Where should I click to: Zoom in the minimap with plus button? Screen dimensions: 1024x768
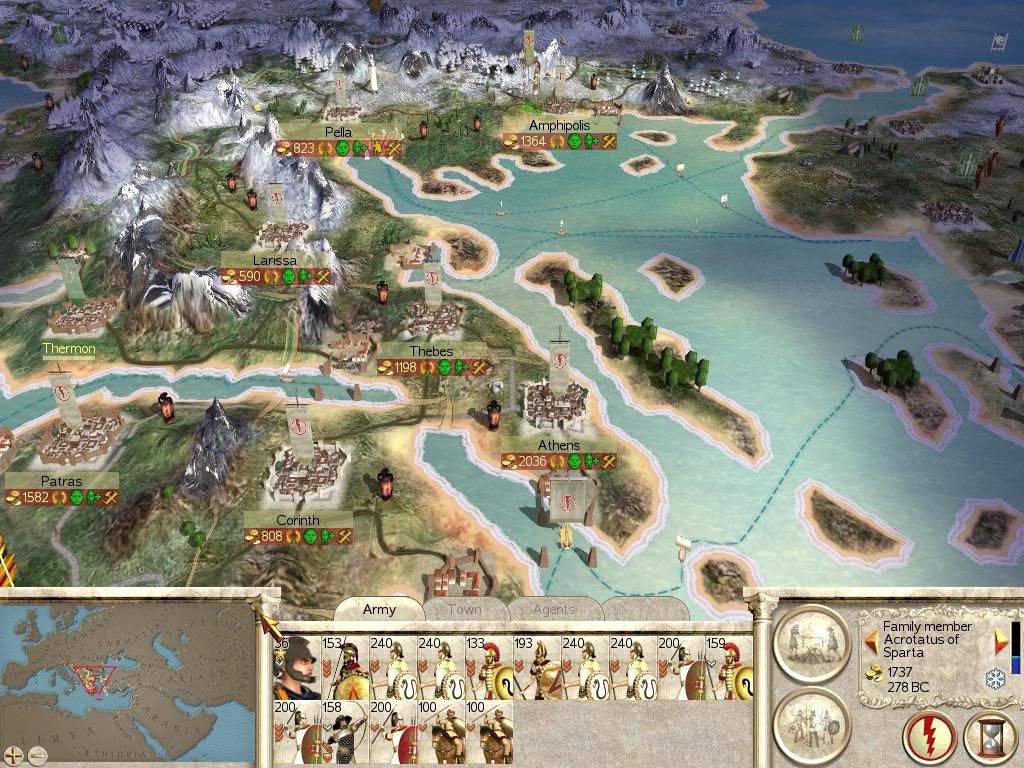tap(12, 755)
